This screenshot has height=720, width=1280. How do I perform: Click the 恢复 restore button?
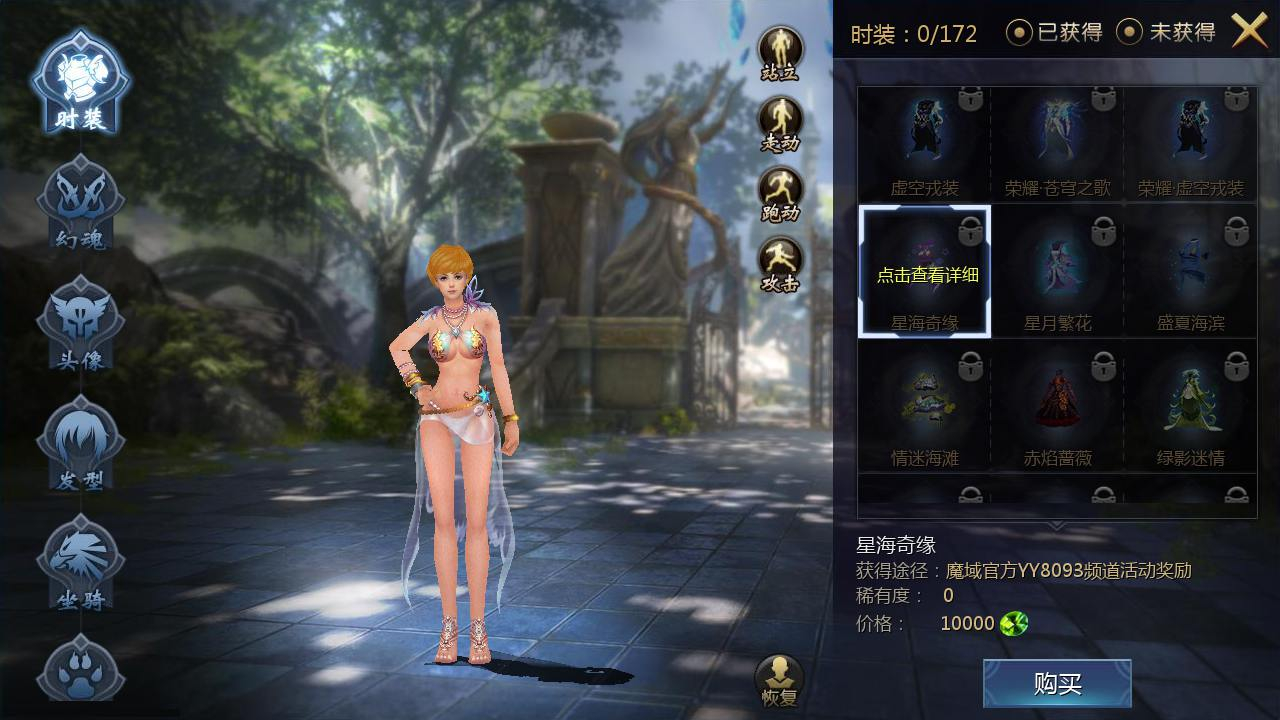[779, 680]
